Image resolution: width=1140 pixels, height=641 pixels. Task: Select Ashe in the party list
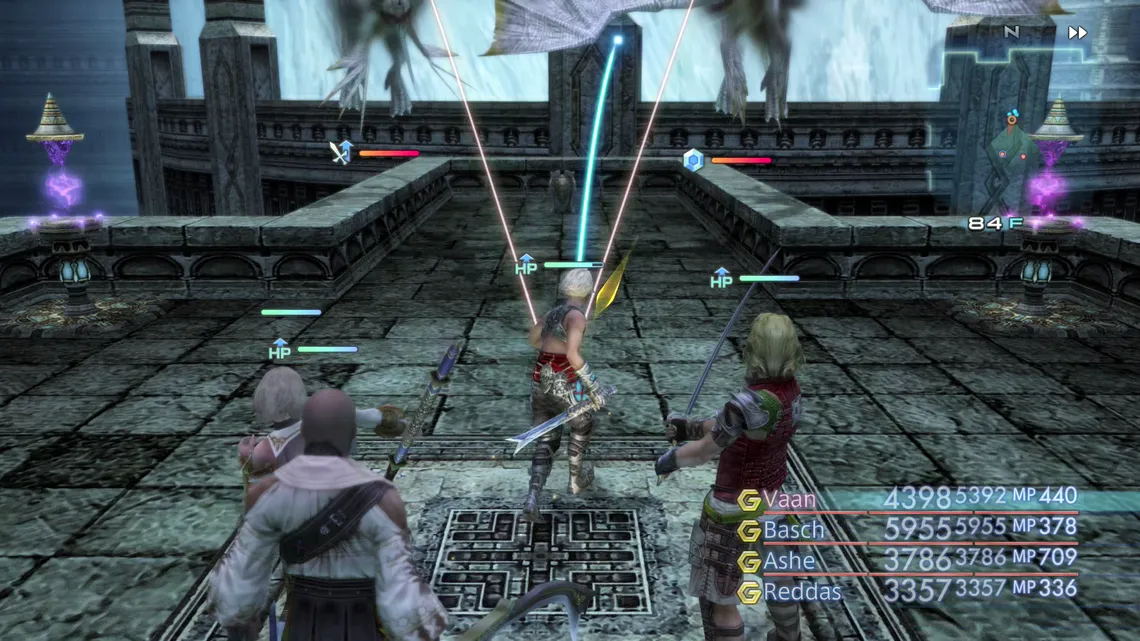pyautogui.click(x=789, y=561)
